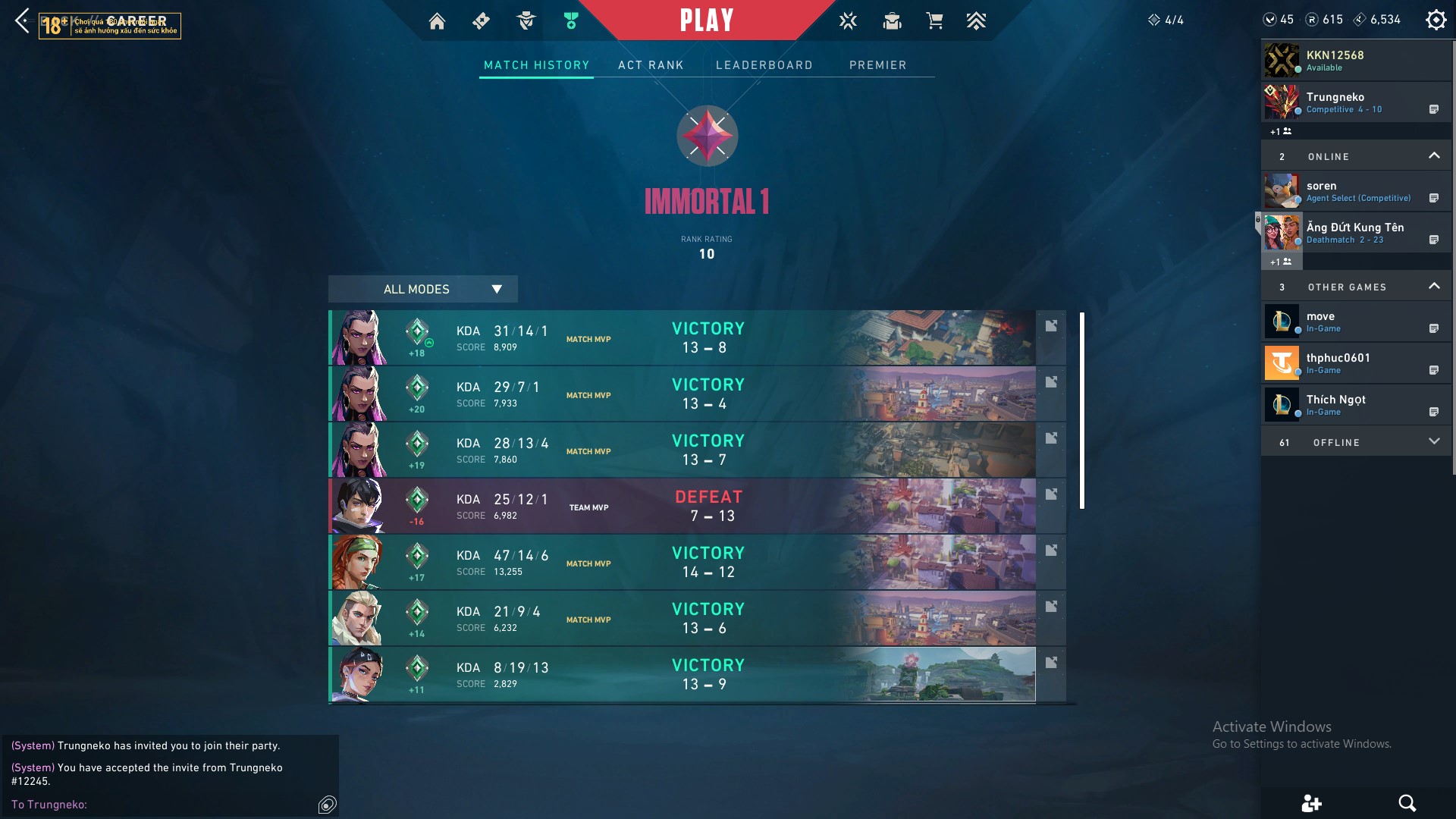Open details icon for 13 – 4 match
1456x819 pixels.
[x=1051, y=382]
